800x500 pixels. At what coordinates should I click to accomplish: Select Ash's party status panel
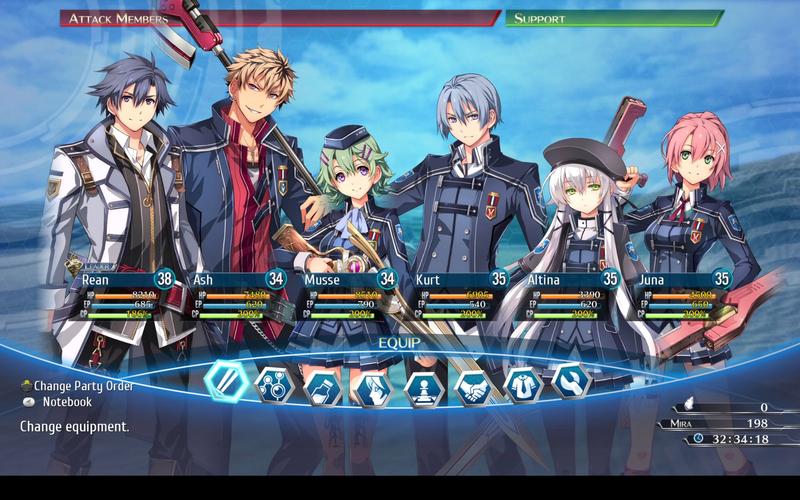(x=234, y=296)
